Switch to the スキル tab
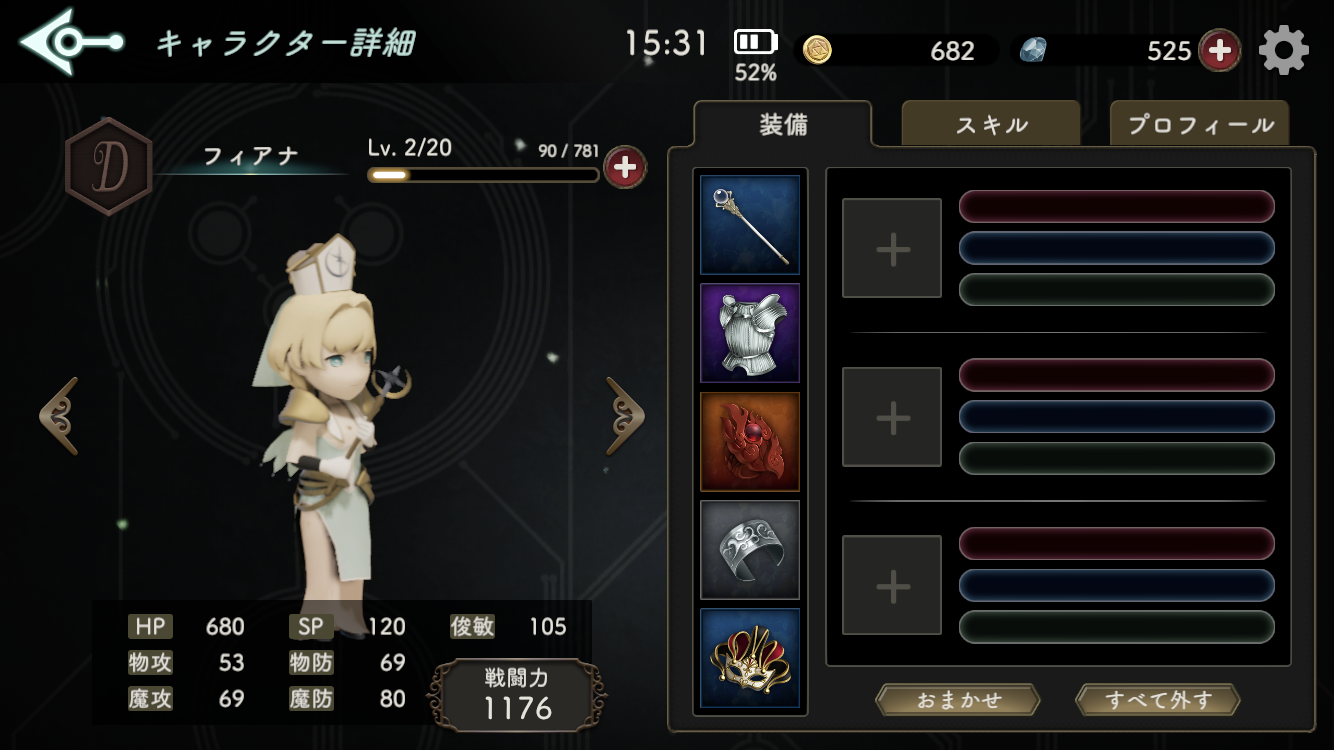This screenshot has width=1334, height=750. [x=991, y=125]
